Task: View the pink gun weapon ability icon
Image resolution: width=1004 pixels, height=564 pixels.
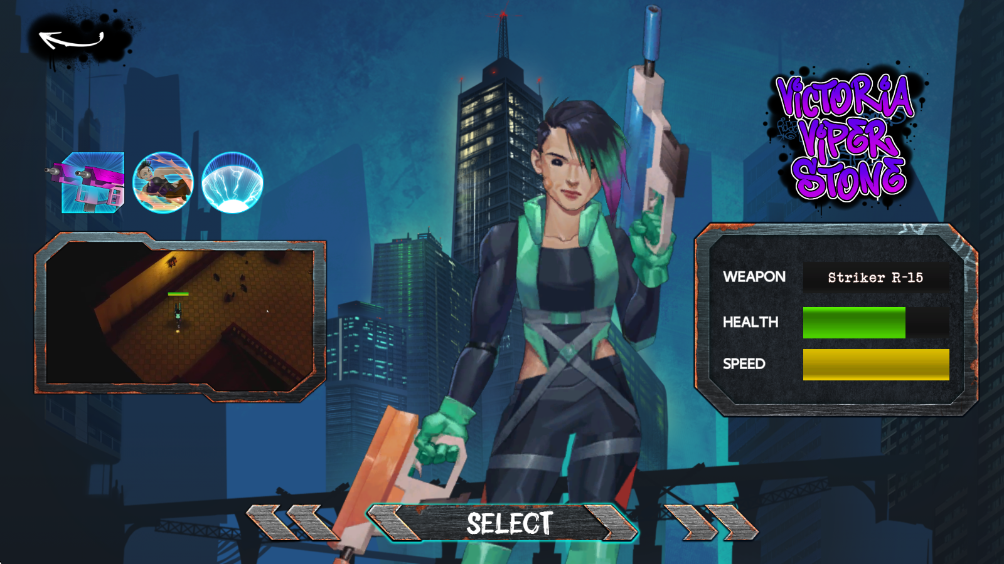Action: 90,182
